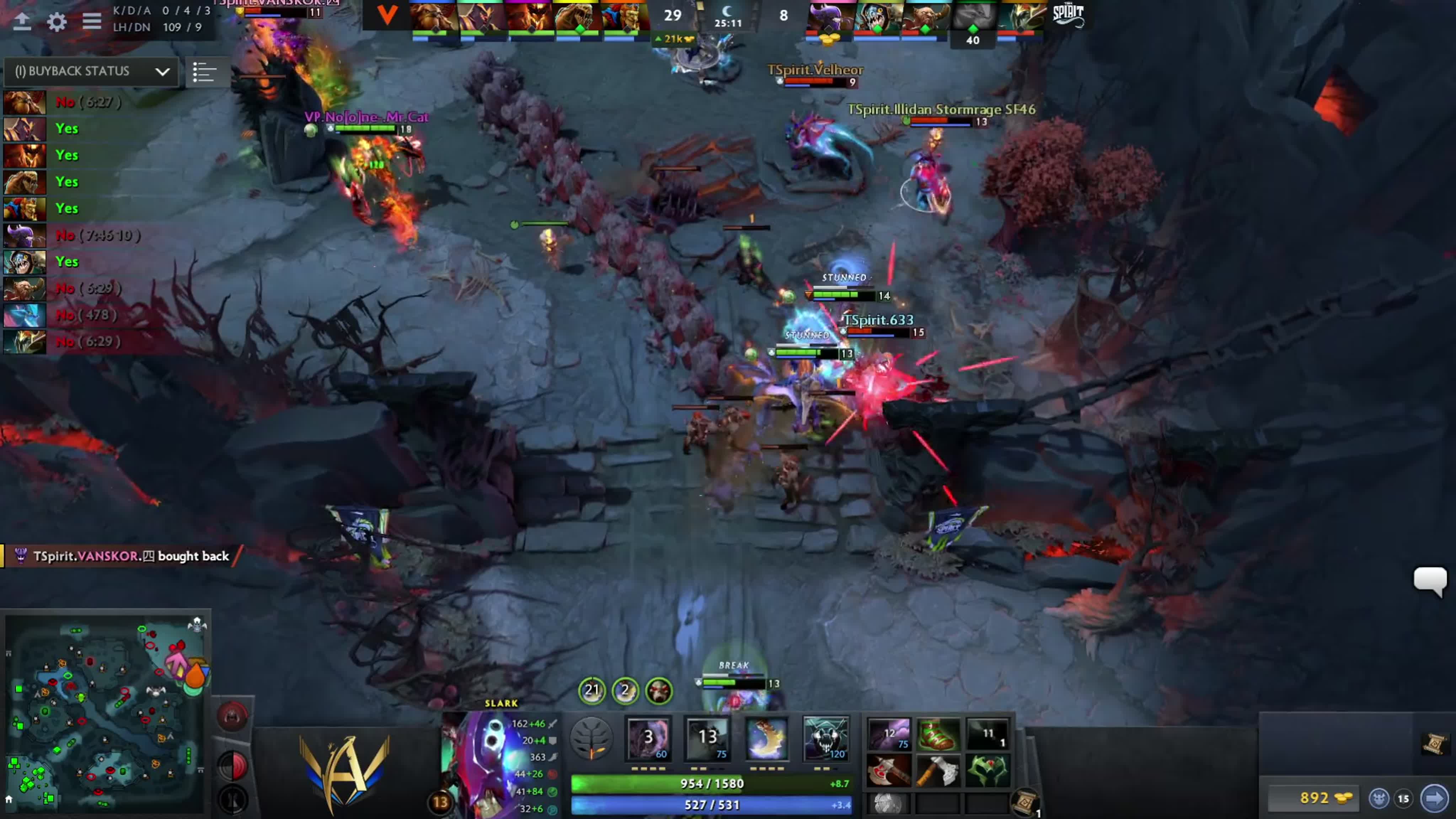Open the stat list icon next to Buyback Status

pos(205,72)
